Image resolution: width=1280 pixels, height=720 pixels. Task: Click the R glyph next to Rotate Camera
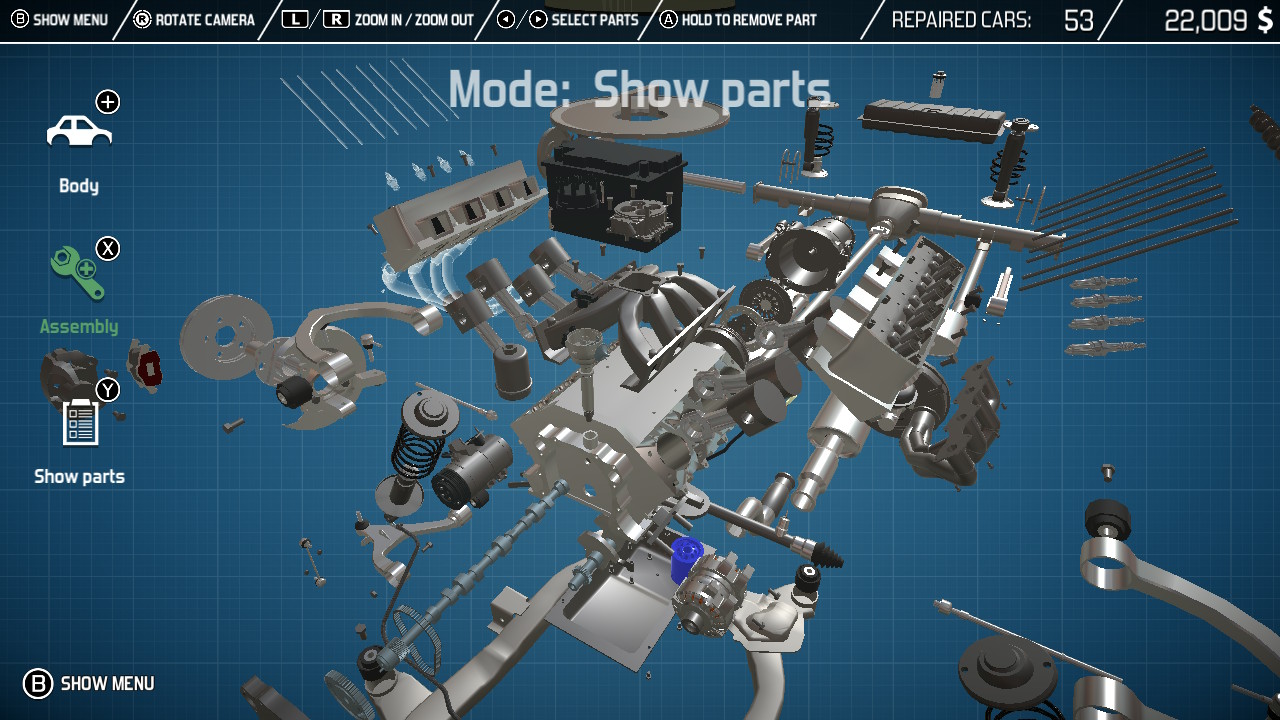pos(143,18)
